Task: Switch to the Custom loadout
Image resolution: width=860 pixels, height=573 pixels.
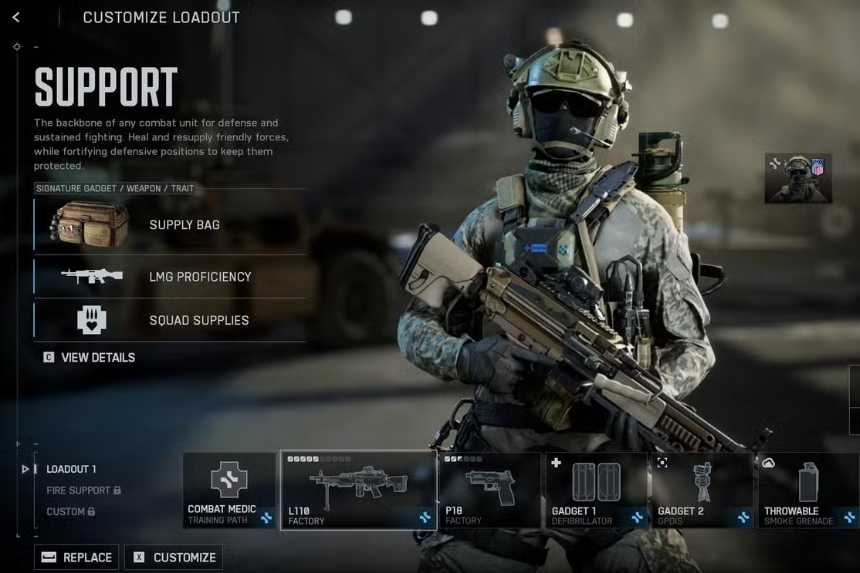Action: [x=69, y=512]
